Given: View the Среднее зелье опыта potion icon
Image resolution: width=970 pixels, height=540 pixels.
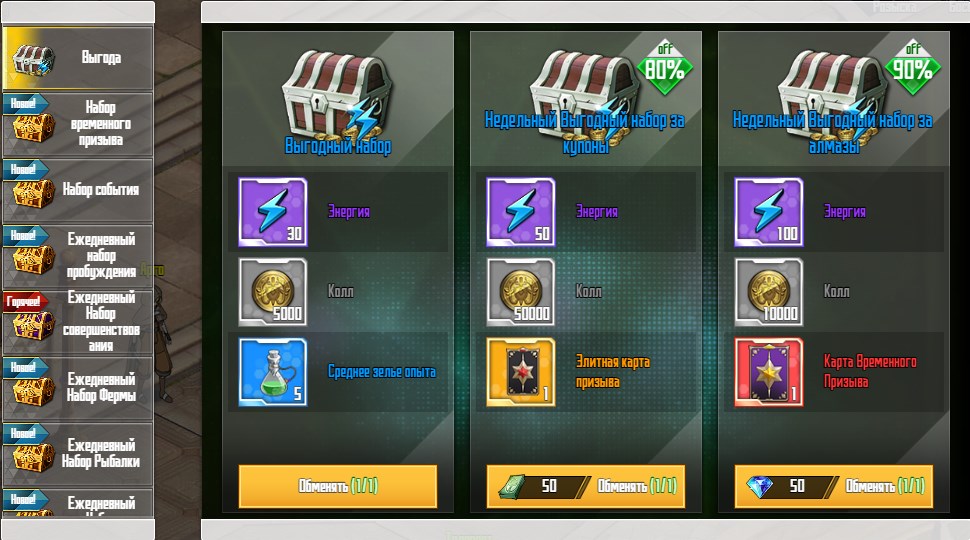Looking at the screenshot, I should point(273,372).
